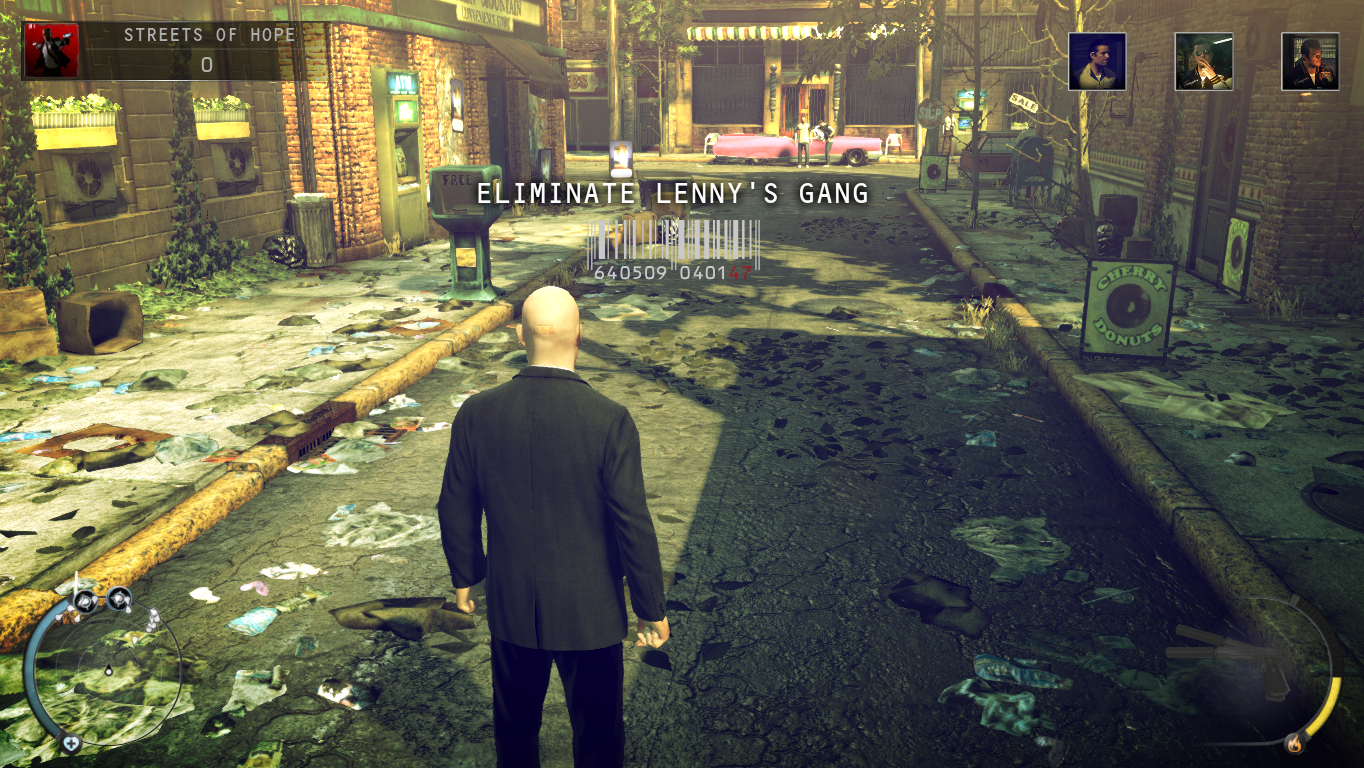Click the health cross icon below the minimap
The image size is (1364, 768).
(71, 743)
